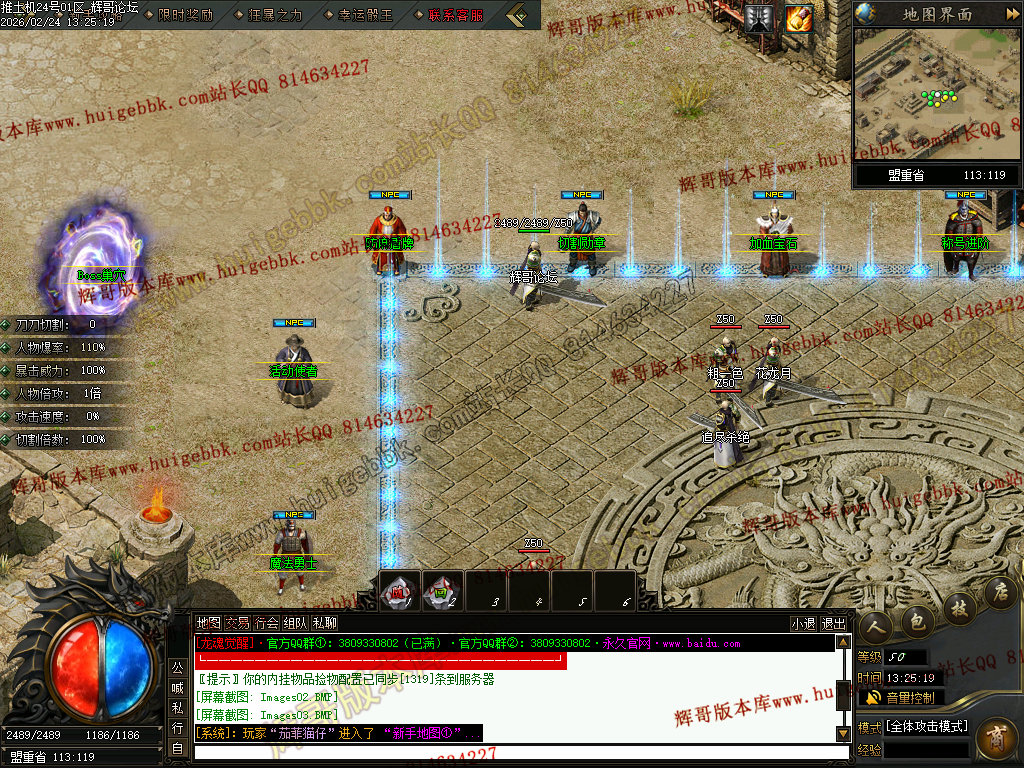Viewport: 1024px width, 768px height.
Task: Click the flaming fist skill icon
Action: point(799,17)
